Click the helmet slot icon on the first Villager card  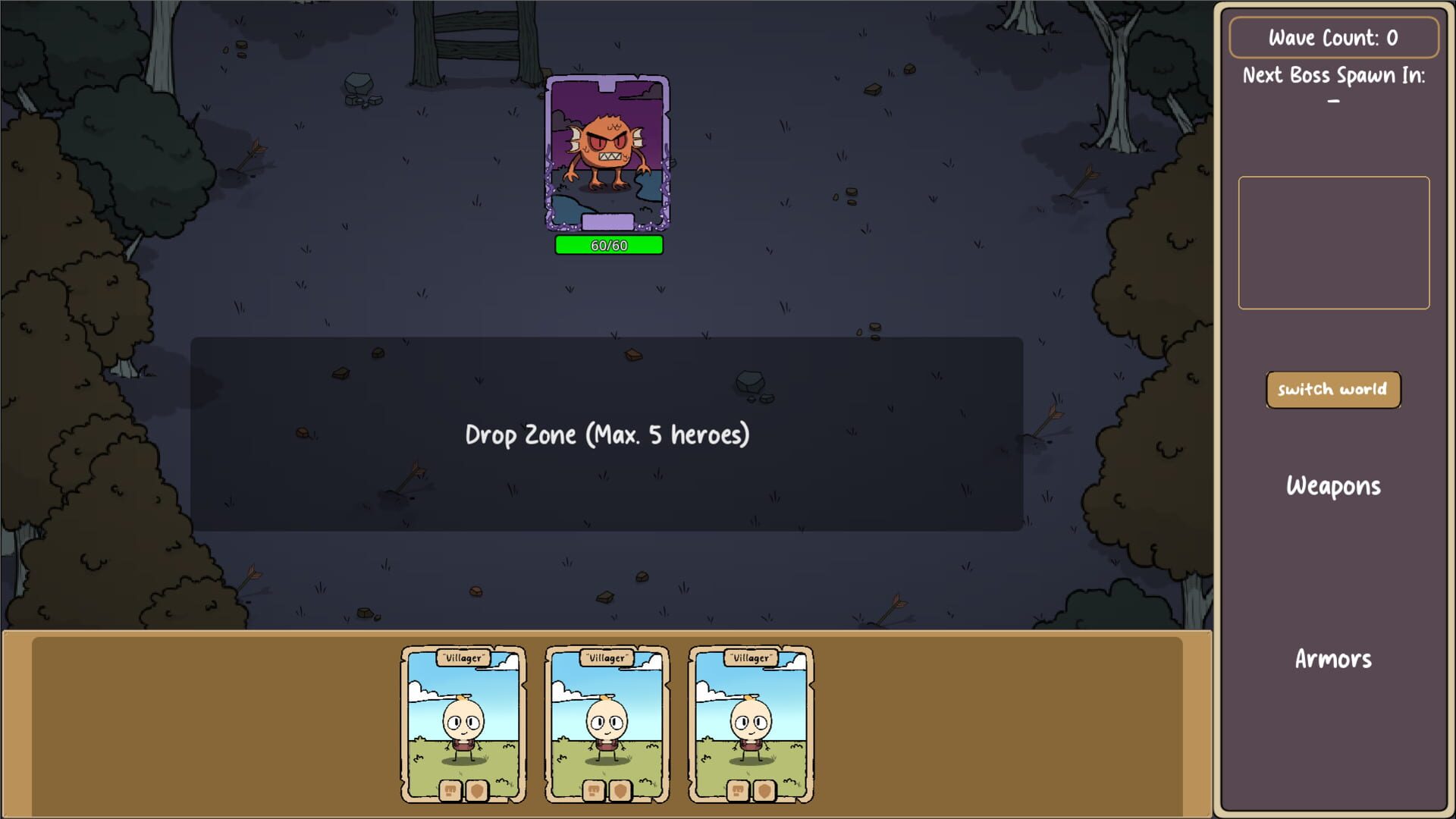pos(450,792)
